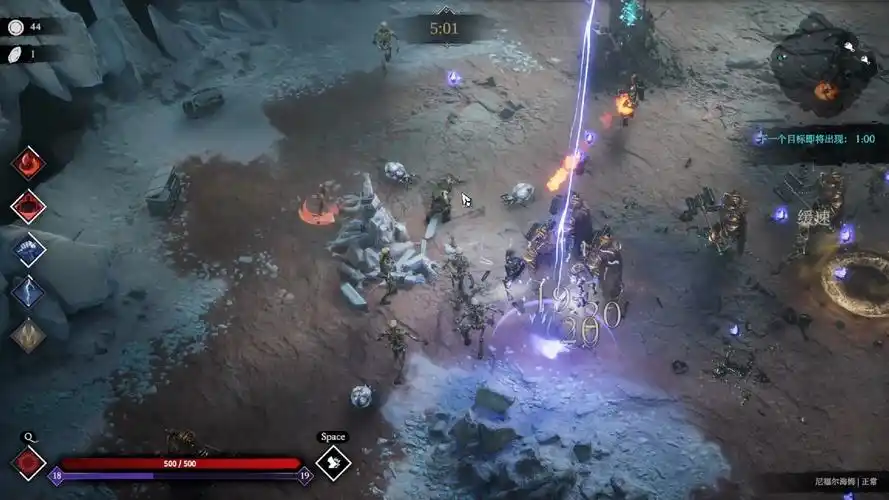Activate the lightning bolt skill icon
This screenshot has height=500, width=889.
28,292
